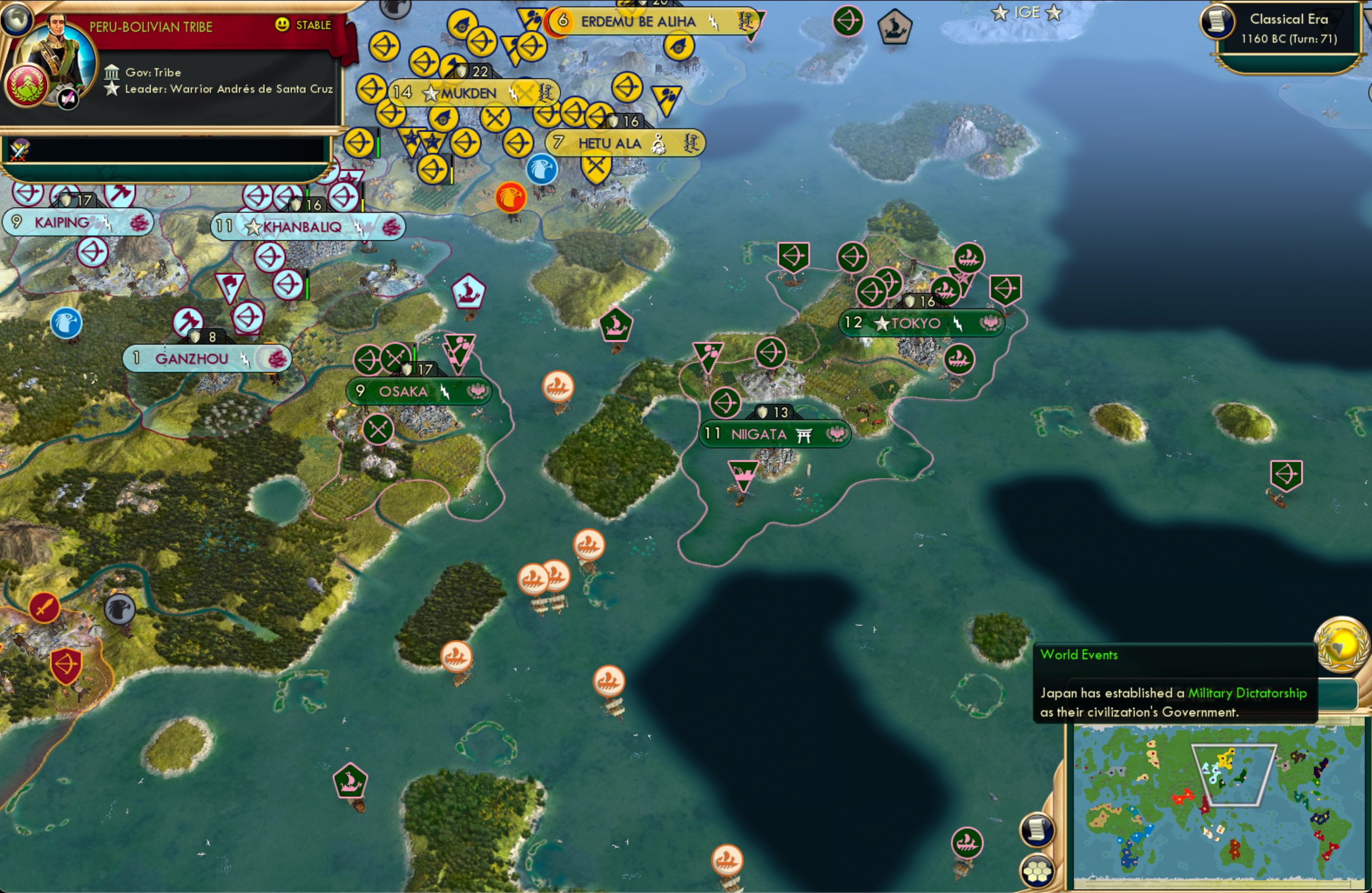Click the IGE label at the top
The image size is (1372, 893).
(x=1027, y=12)
